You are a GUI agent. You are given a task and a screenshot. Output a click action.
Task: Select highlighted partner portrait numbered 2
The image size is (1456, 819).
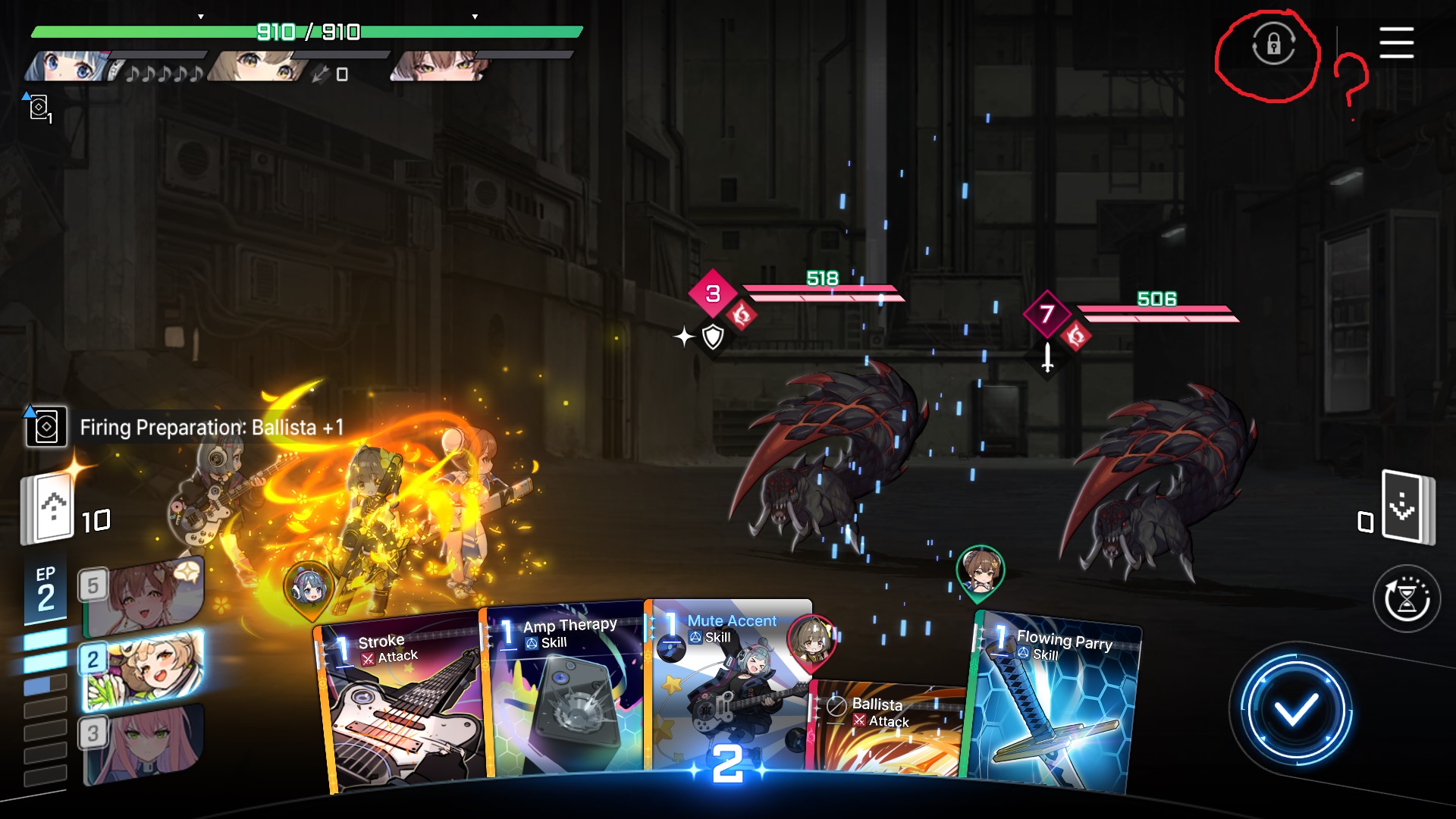[x=144, y=669]
